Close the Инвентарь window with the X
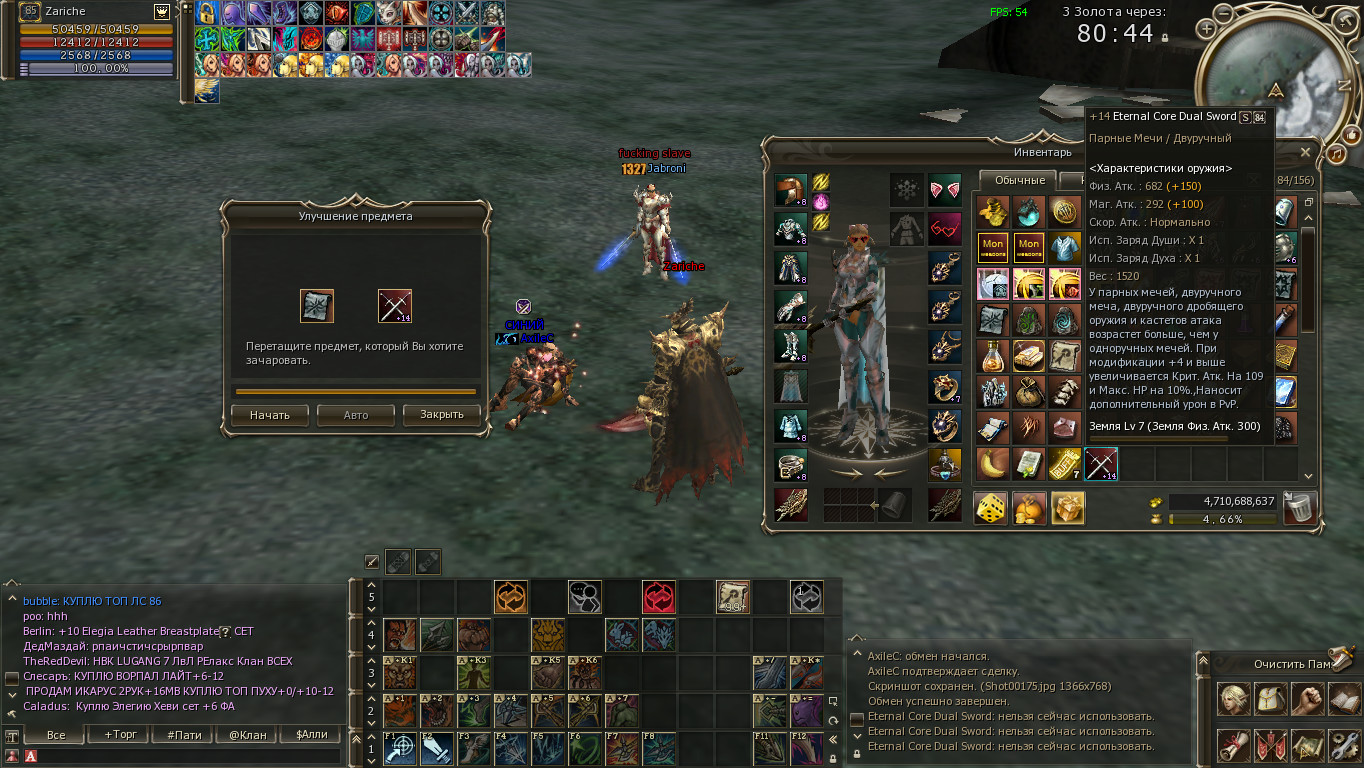The width and height of the screenshot is (1364, 768). pyautogui.click(x=1305, y=152)
